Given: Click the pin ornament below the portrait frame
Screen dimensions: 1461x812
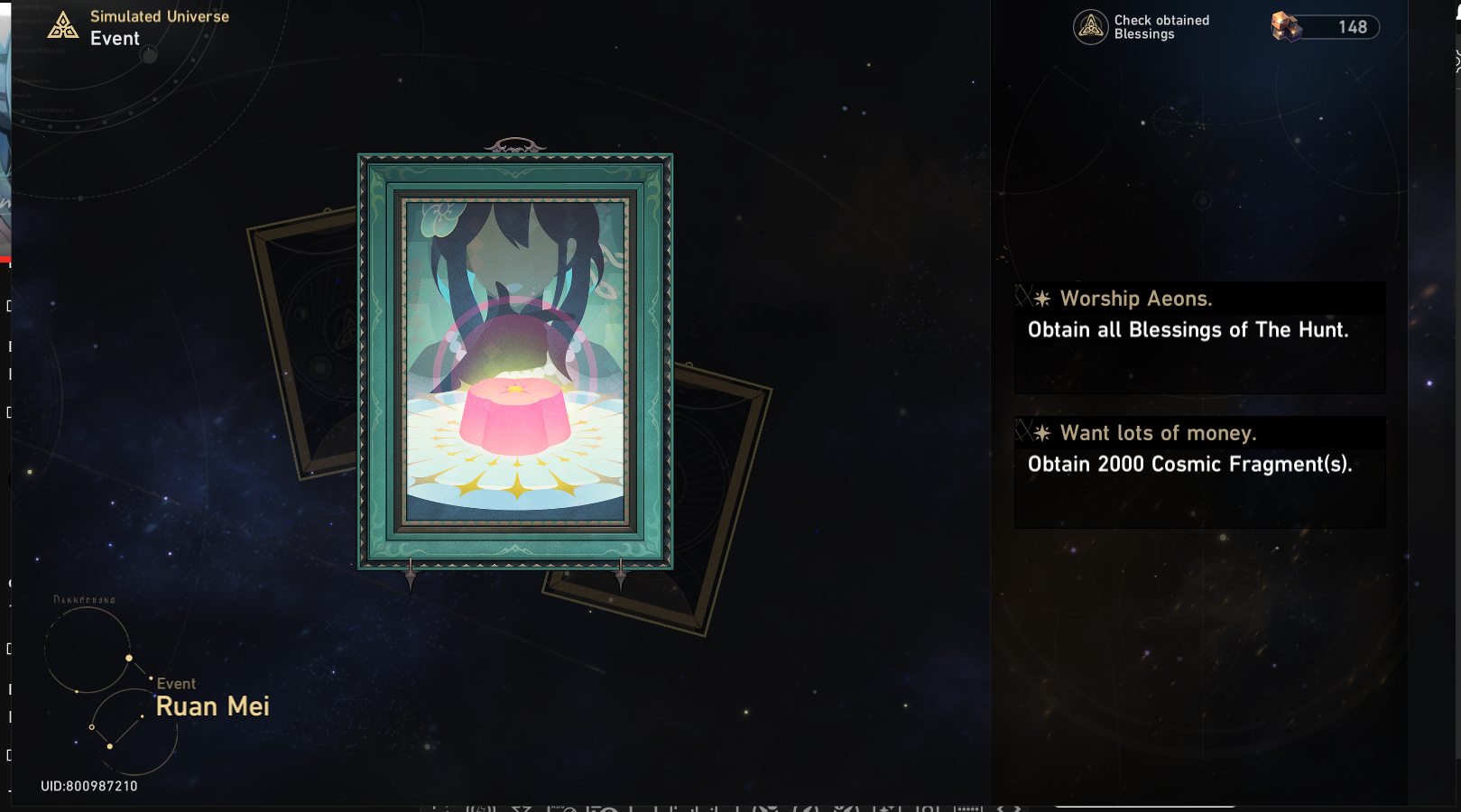Looking at the screenshot, I should click(411, 576).
